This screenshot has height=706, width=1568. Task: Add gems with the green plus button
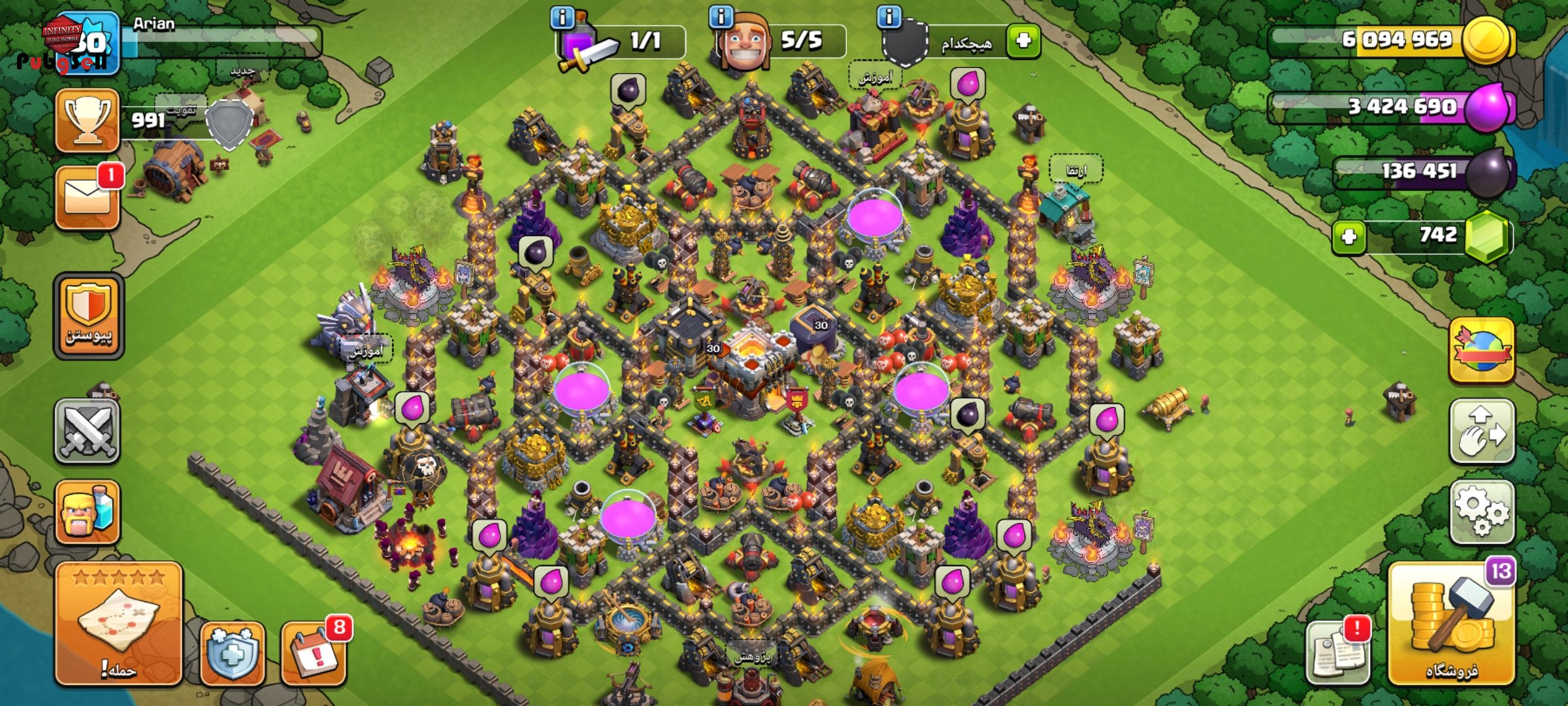[x=1348, y=236]
